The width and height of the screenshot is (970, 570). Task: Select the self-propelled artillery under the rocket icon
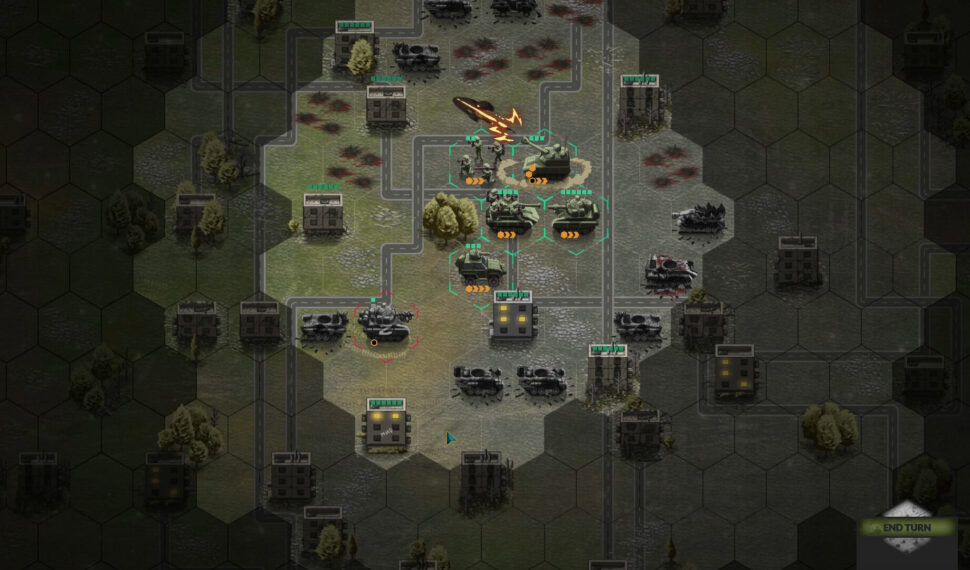point(546,160)
